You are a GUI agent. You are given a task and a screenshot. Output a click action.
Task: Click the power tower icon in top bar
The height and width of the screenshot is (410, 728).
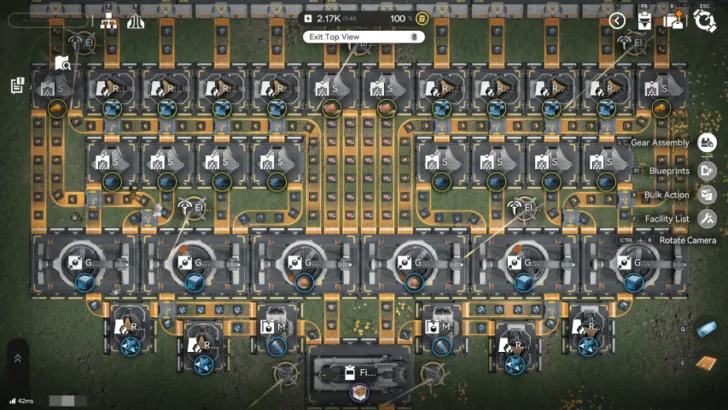point(135,21)
